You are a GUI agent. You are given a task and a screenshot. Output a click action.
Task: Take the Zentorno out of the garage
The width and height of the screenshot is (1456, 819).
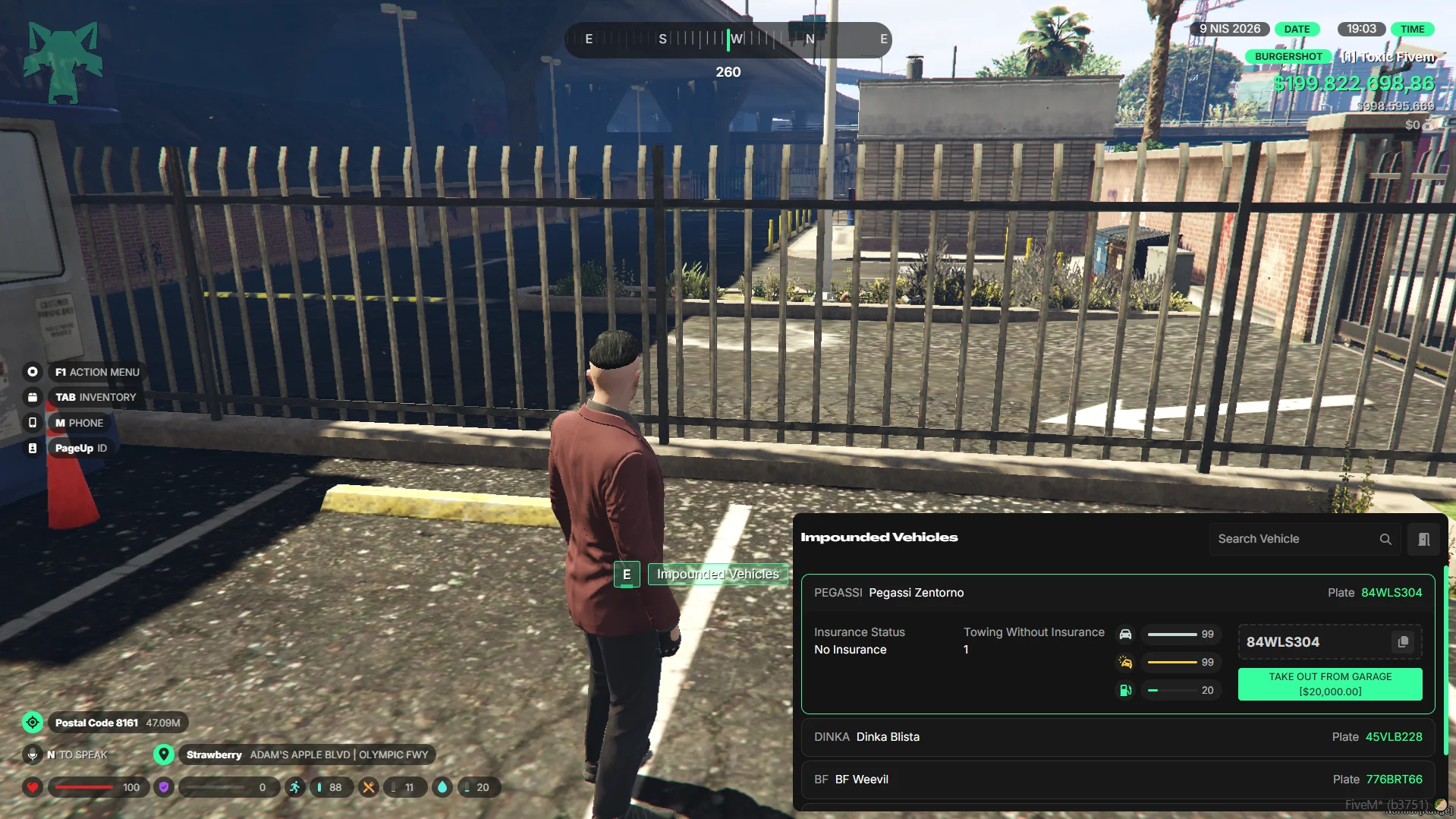(1329, 684)
